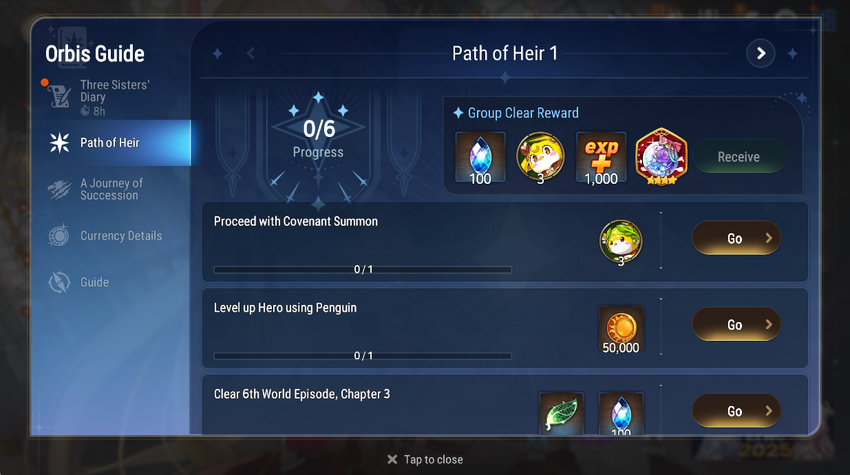The image size is (850, 475).
Task: Inspect the 50,000 gold coin reward
Action: pyautogui.click(x=621, y=331)
